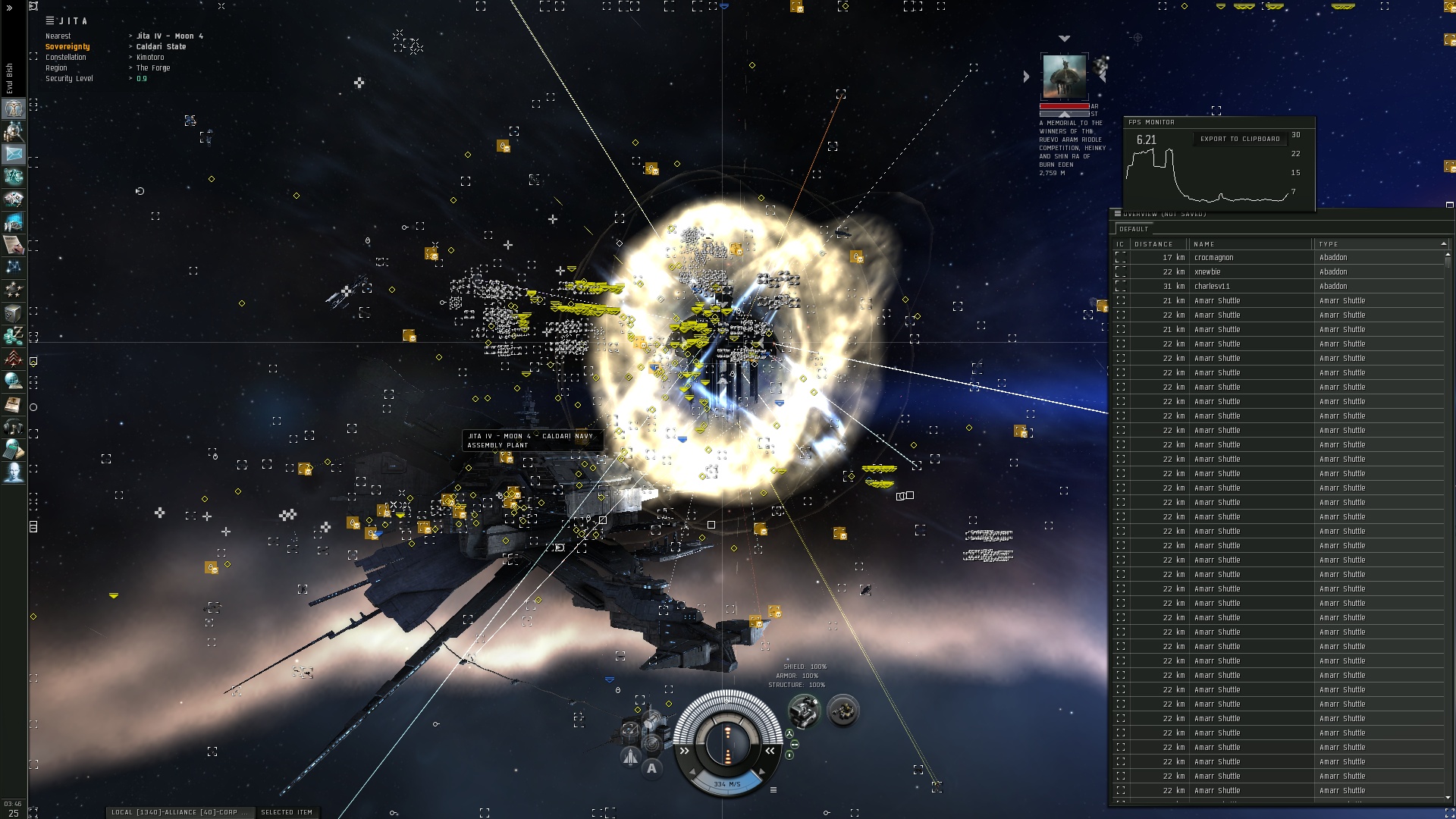Toggle the autopilot A button
The image size is (1456, 819).
click(651, 768)
